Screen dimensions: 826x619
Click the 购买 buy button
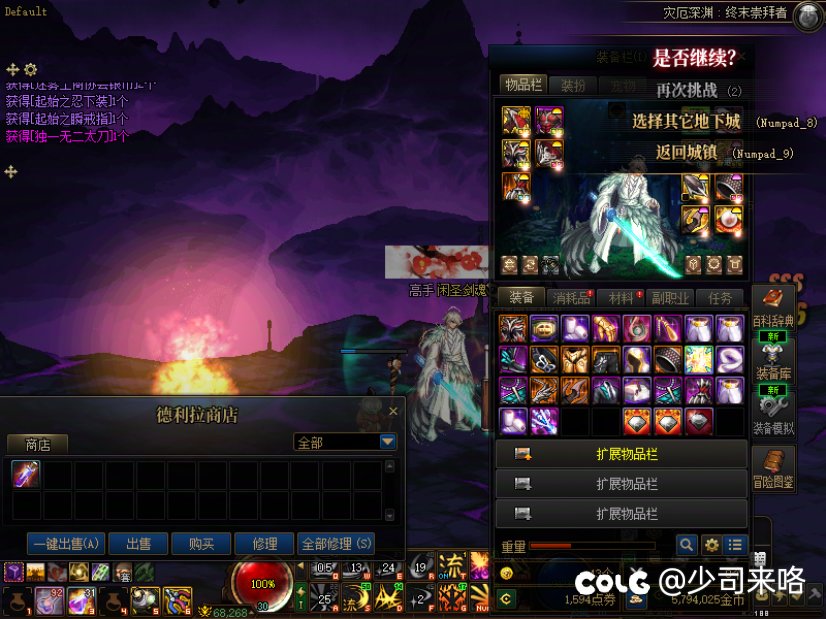pos(201,544)
